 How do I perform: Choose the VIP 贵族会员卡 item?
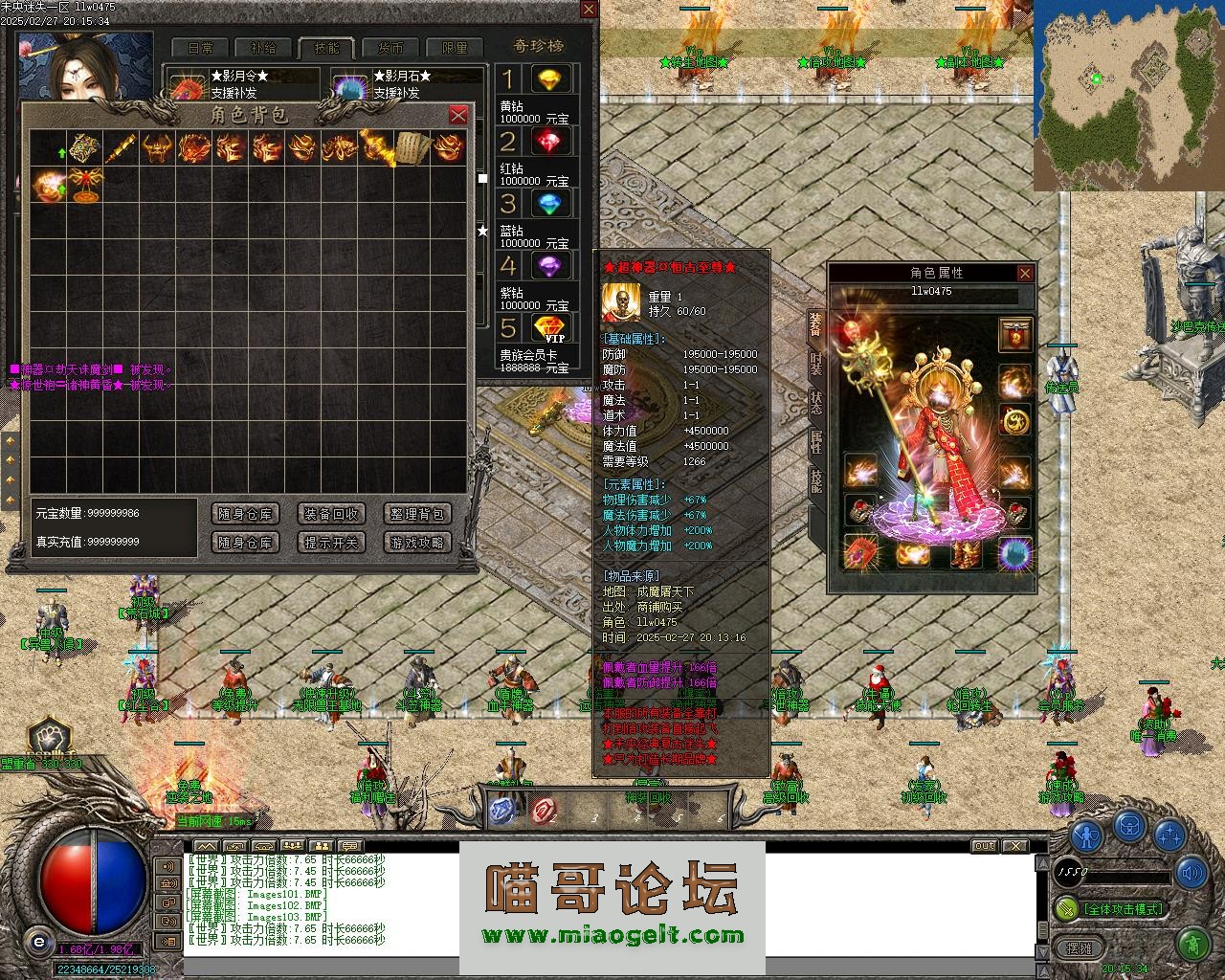tap(549, 328)
